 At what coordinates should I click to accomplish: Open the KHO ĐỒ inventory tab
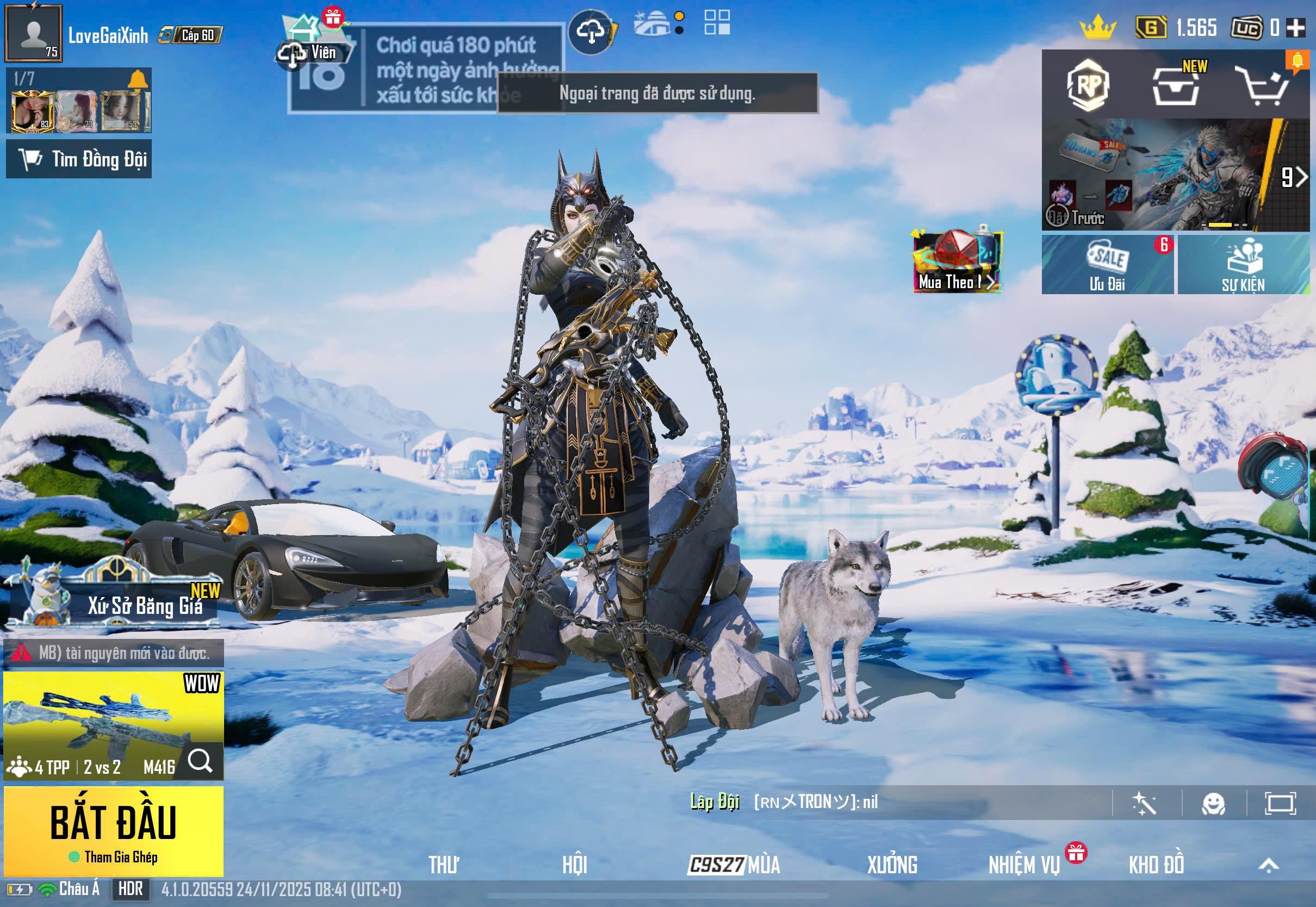(1156, 865)
